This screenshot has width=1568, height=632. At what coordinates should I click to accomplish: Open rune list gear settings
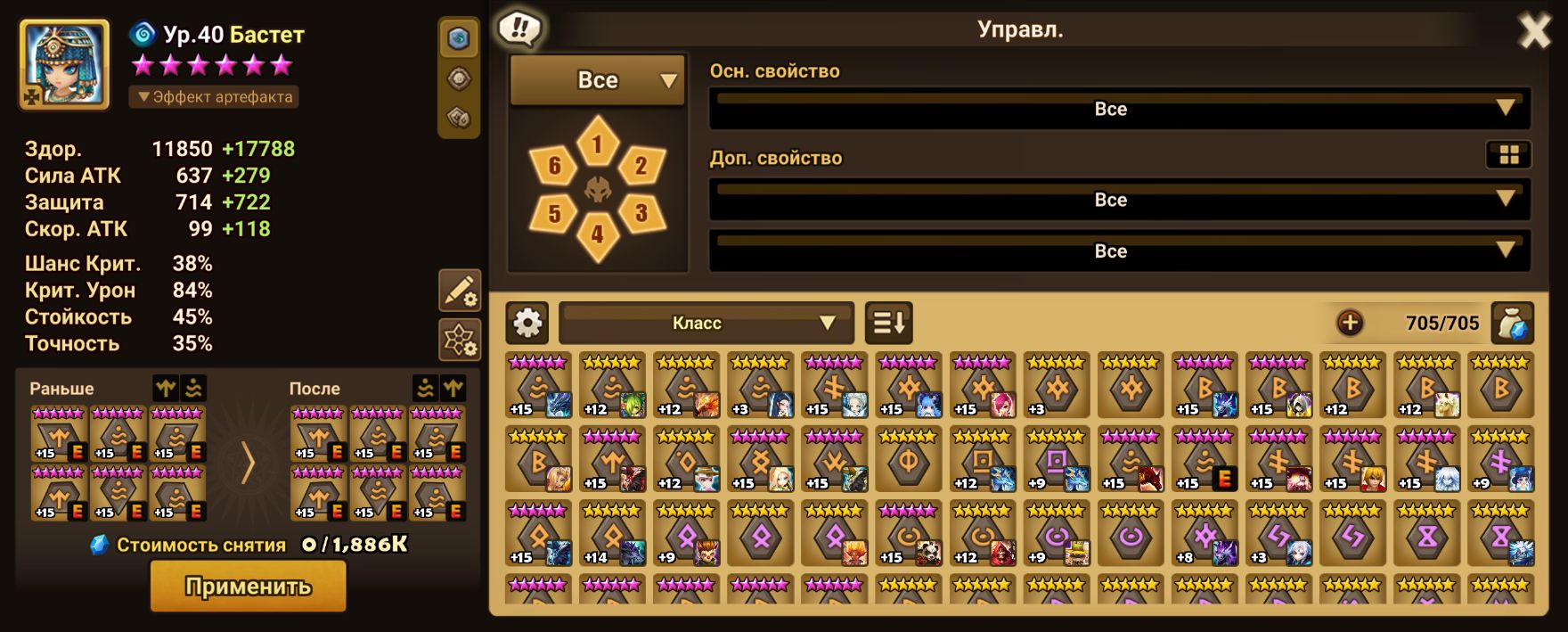coord(527,323)
